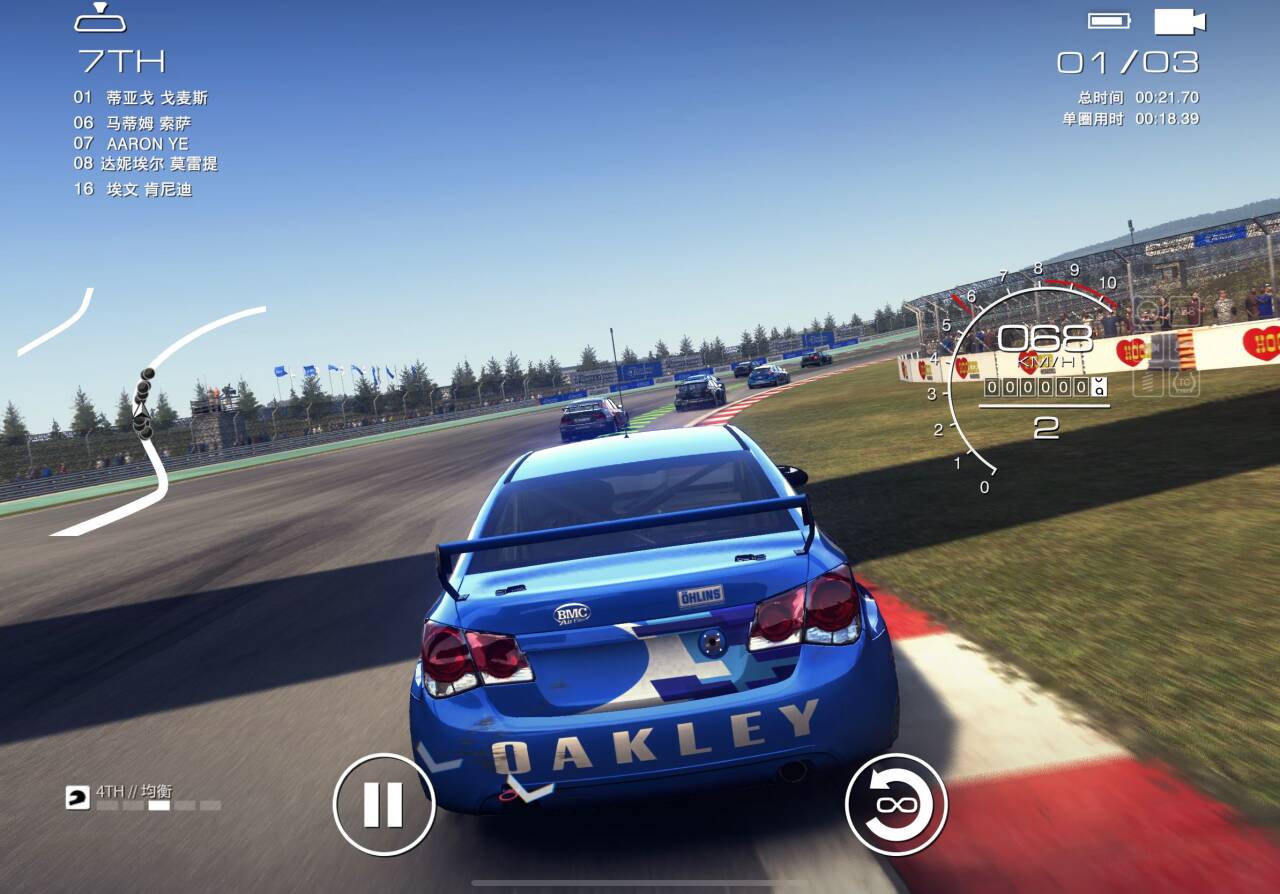The height and width of the screenshot is (894, 1280).
Task: Toggle the rear-view mirror icon
Action: coord(100,18)
